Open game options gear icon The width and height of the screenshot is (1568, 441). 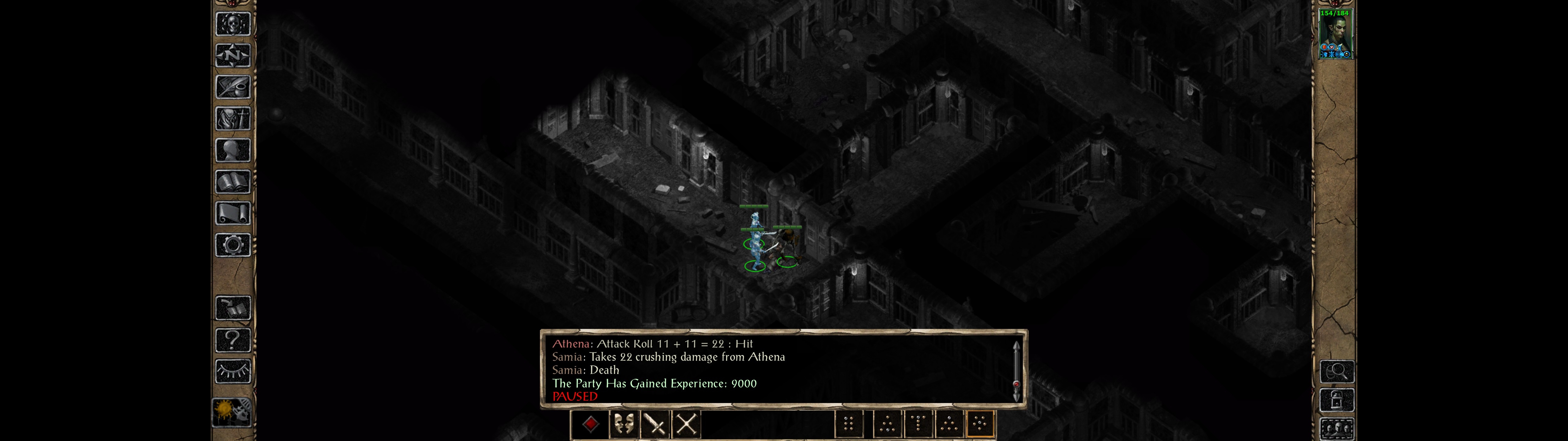coord(232,246)
